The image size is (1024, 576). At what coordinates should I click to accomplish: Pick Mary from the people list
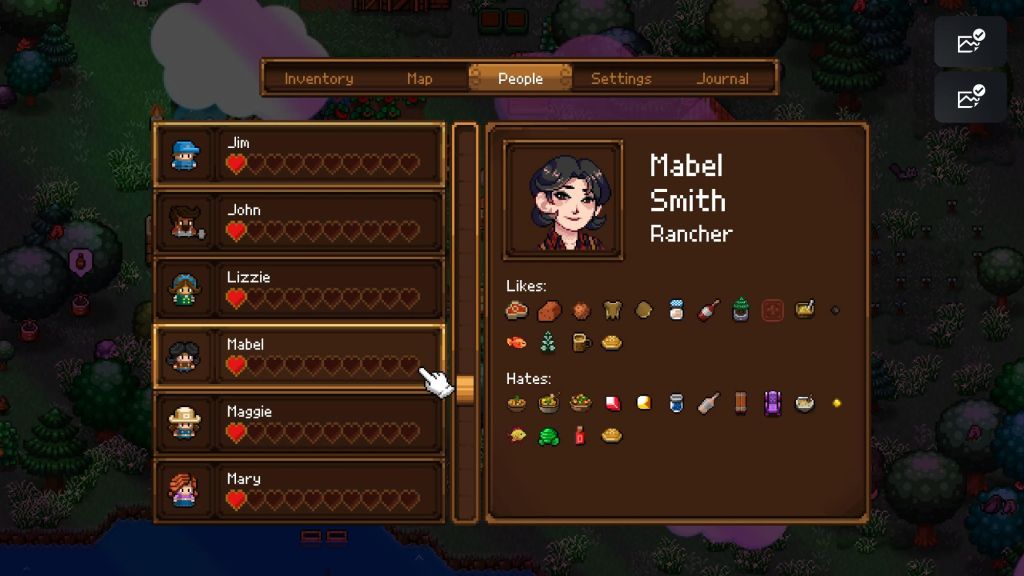pos(298,490)
